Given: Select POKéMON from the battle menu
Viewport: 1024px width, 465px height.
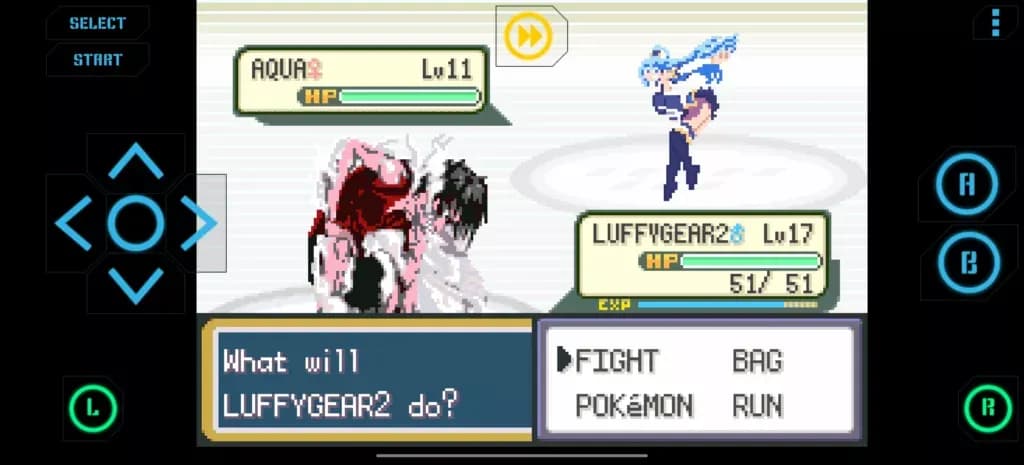Looking at the screenshot, I should [x=634, y=406].
